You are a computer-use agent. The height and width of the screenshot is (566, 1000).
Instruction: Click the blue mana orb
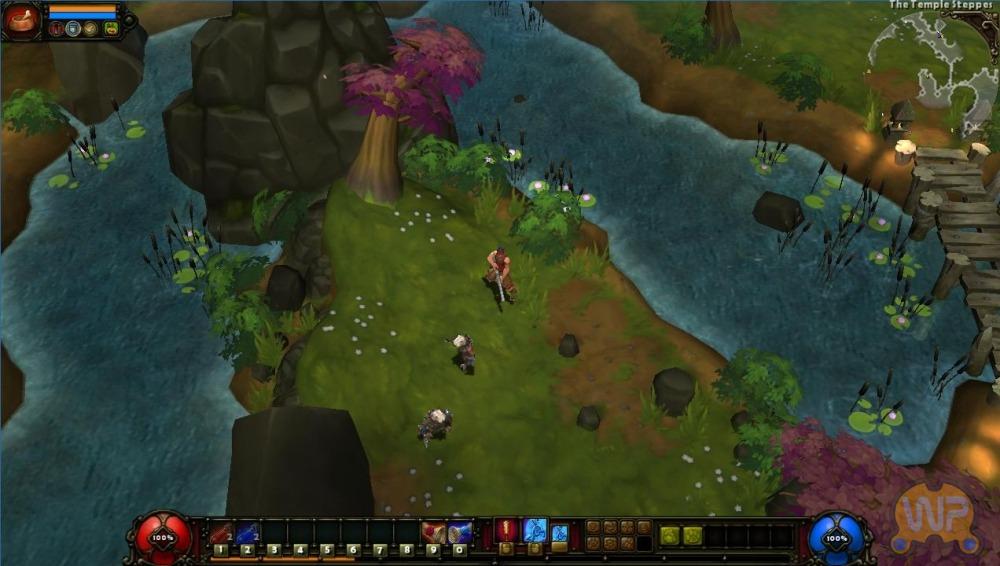836,537
